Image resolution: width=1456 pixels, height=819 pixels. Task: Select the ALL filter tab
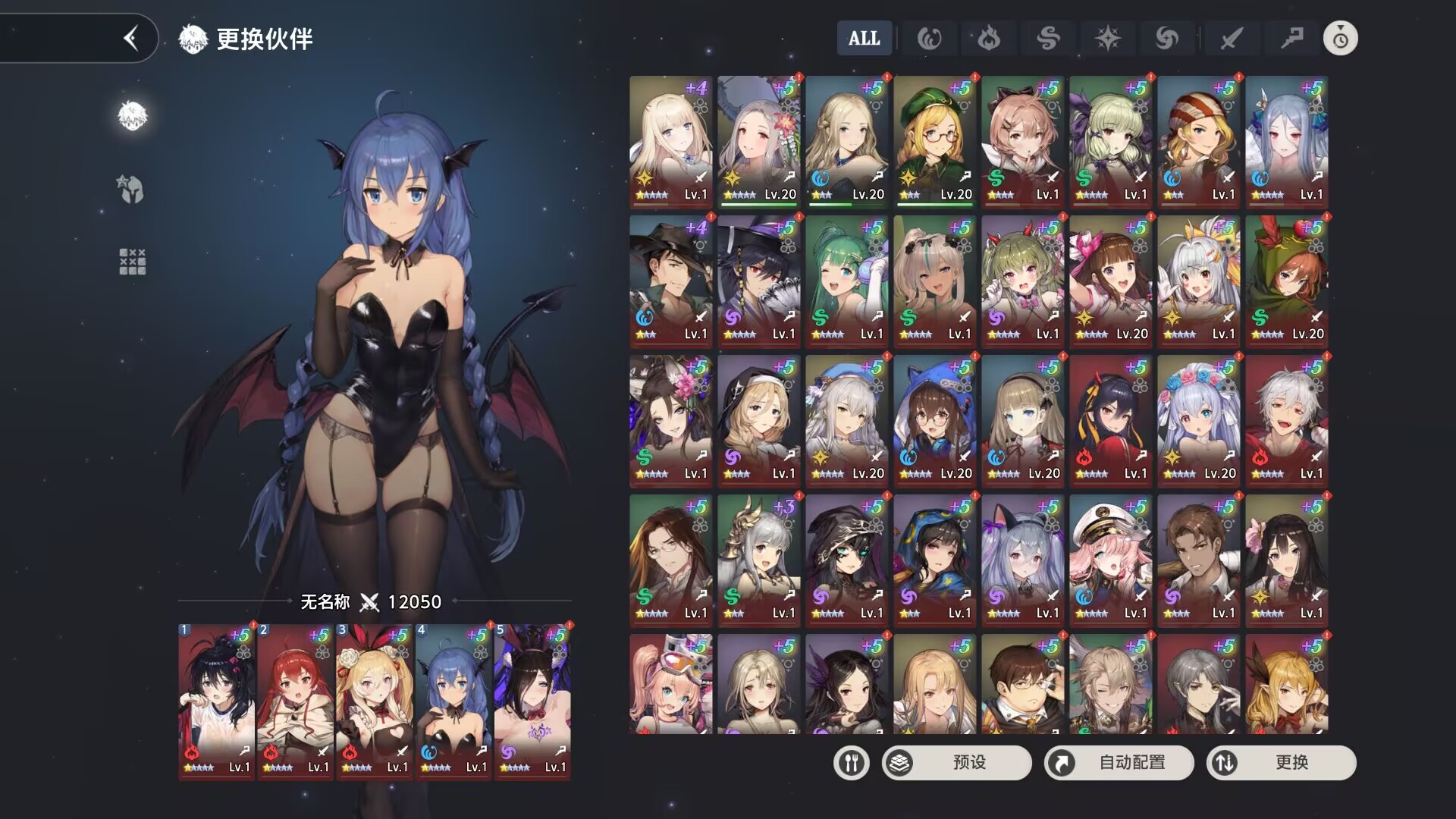point(864,38)
